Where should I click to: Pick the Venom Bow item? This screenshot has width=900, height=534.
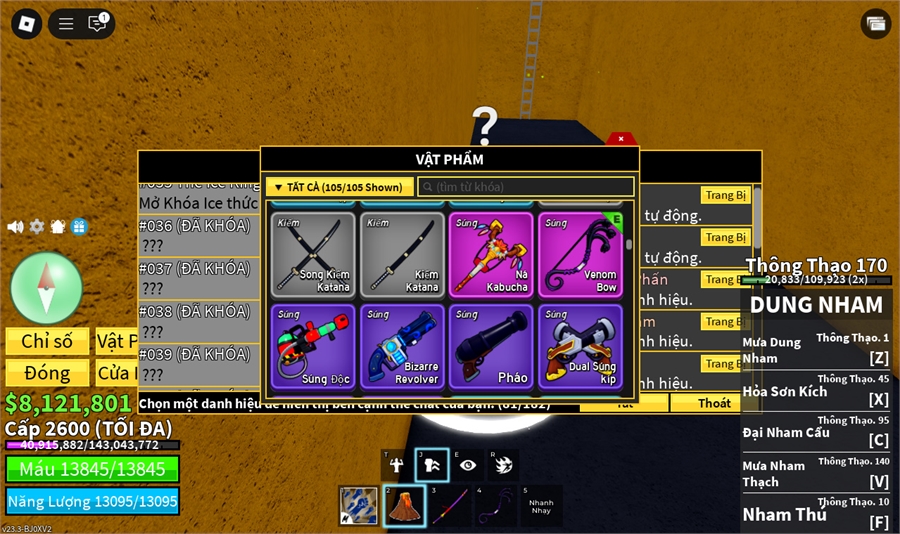click(580, 254)
